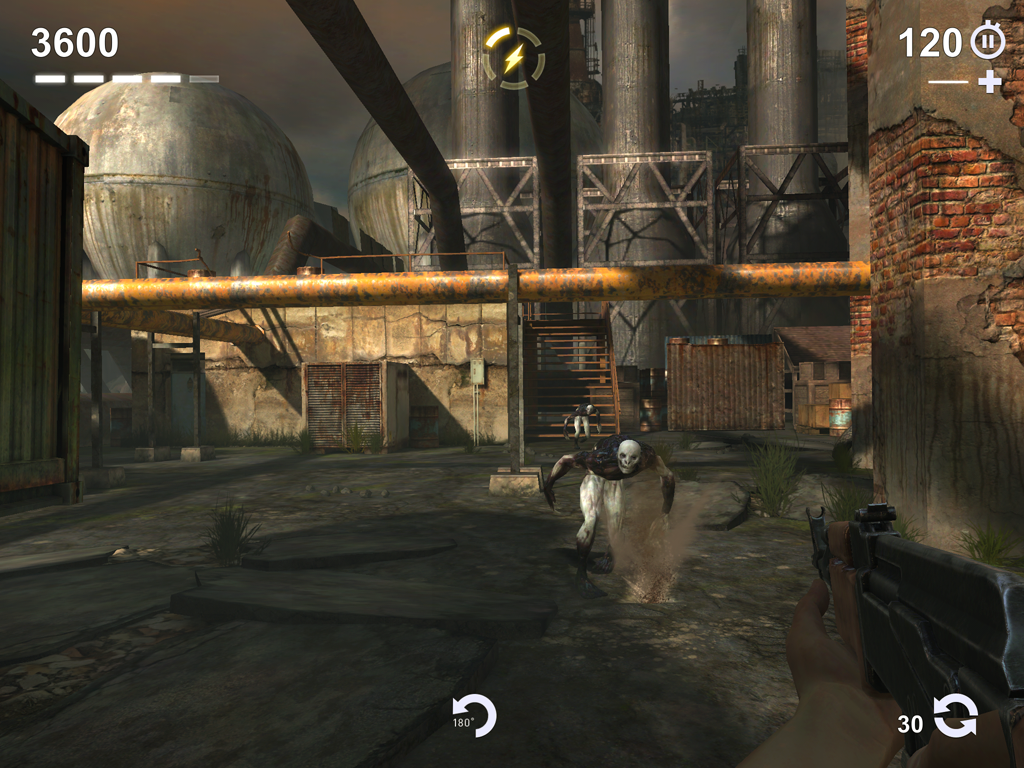Click the white plus health icon
Image resolution: width=1024 pixels, height=768 pixels.
989,82
